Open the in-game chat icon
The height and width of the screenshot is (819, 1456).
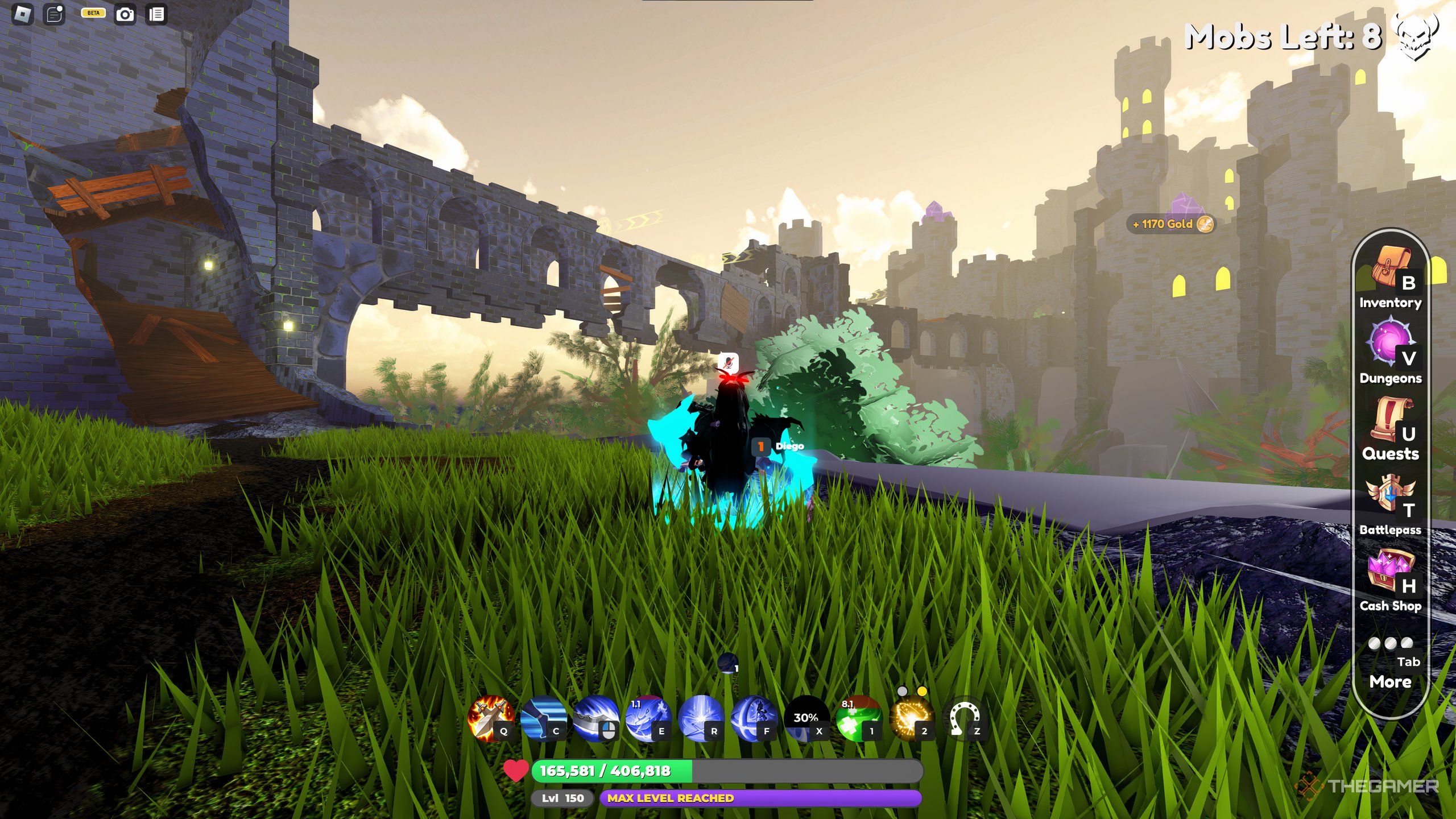tap(54, 13)
